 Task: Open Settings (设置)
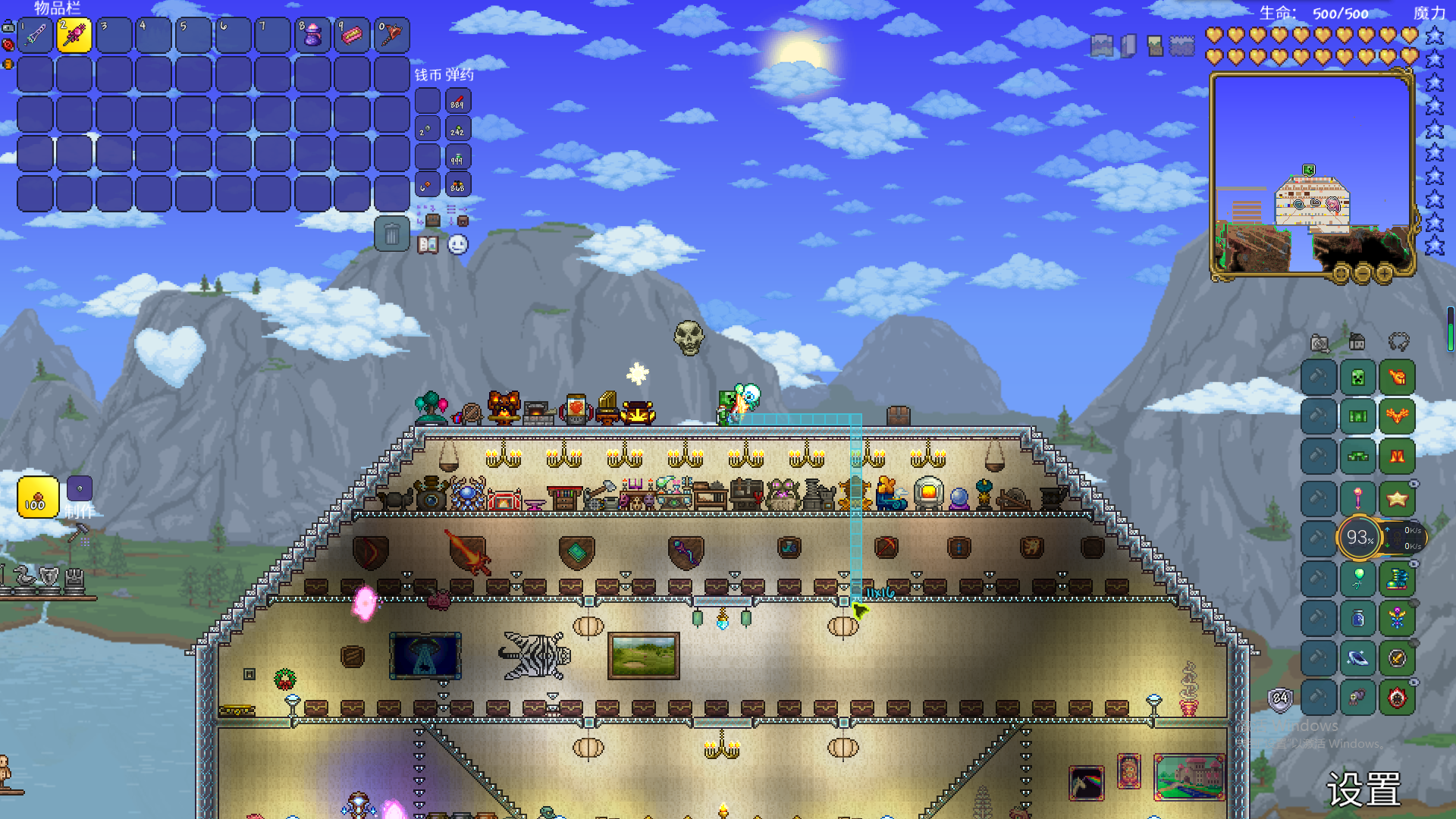click(x=1363, y=790)
